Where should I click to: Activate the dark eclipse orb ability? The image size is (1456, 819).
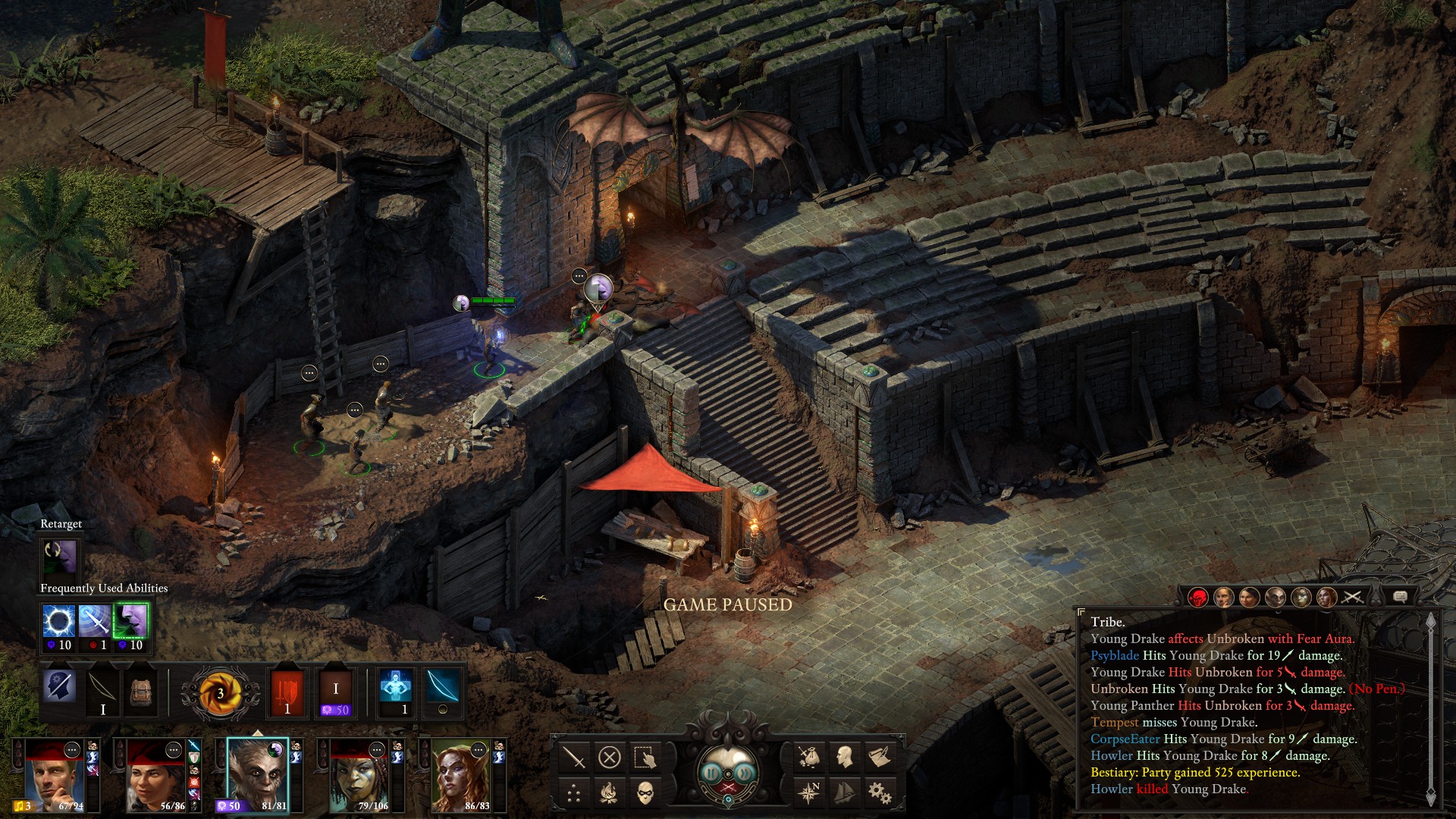(58, 622)
